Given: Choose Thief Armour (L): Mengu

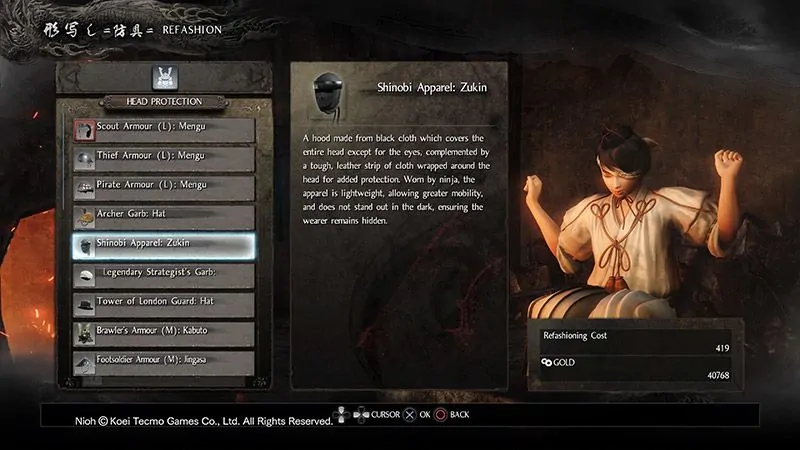Looking at the screenshot, I should click(163, 158).
